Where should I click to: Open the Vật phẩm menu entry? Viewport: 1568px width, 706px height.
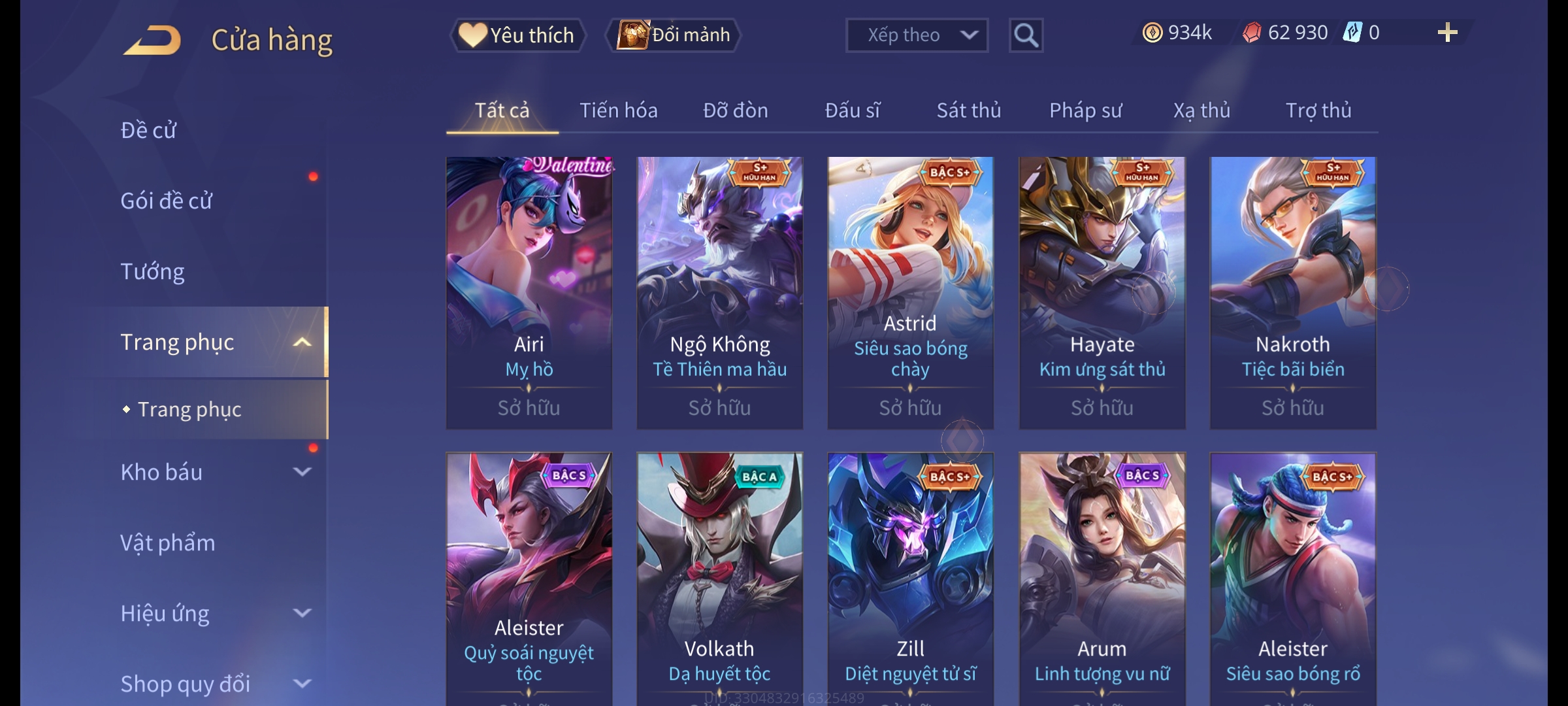(167, 543)
